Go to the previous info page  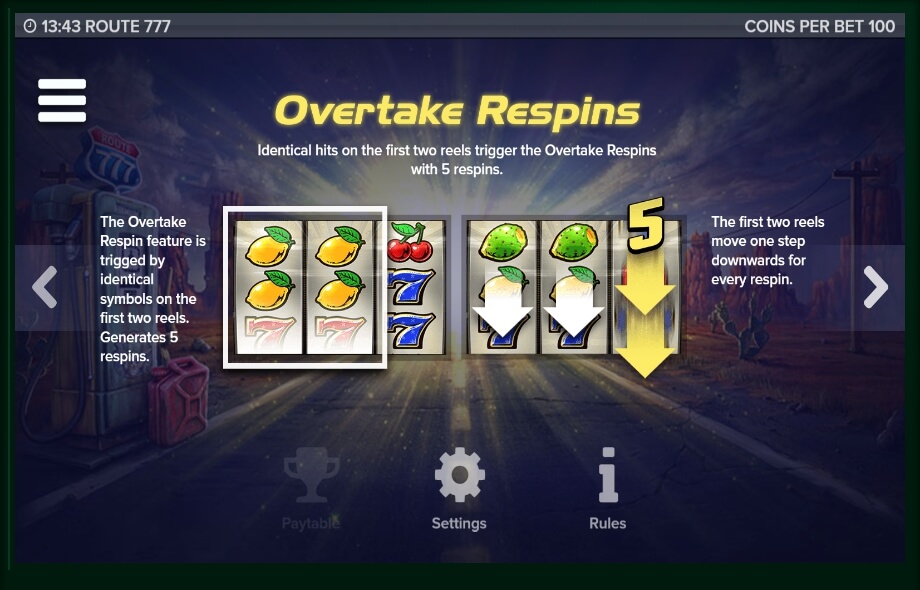click(44, 288)
